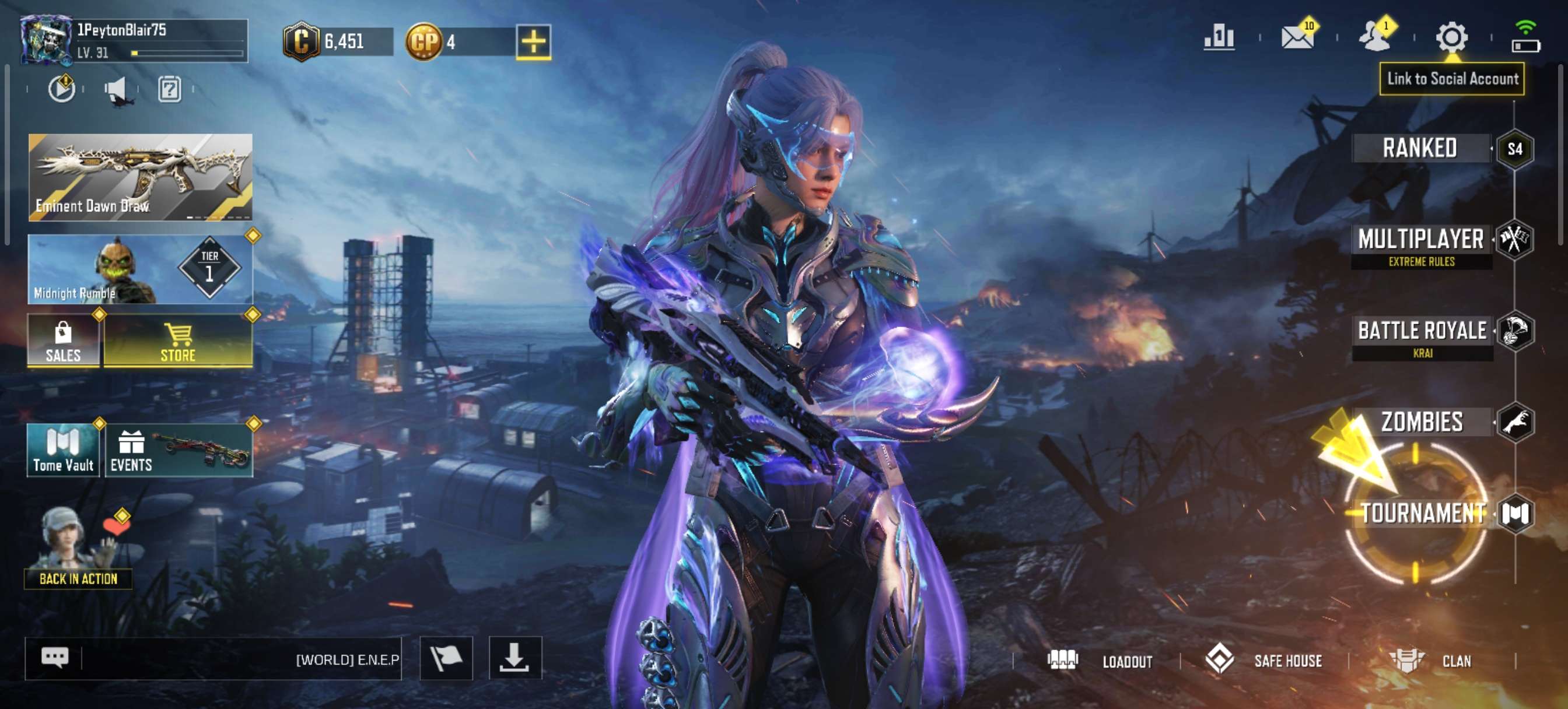Enter the Zombies mode
Image resolution: width=1568 pixels, height=709 pixels.
pos(1423,422)
